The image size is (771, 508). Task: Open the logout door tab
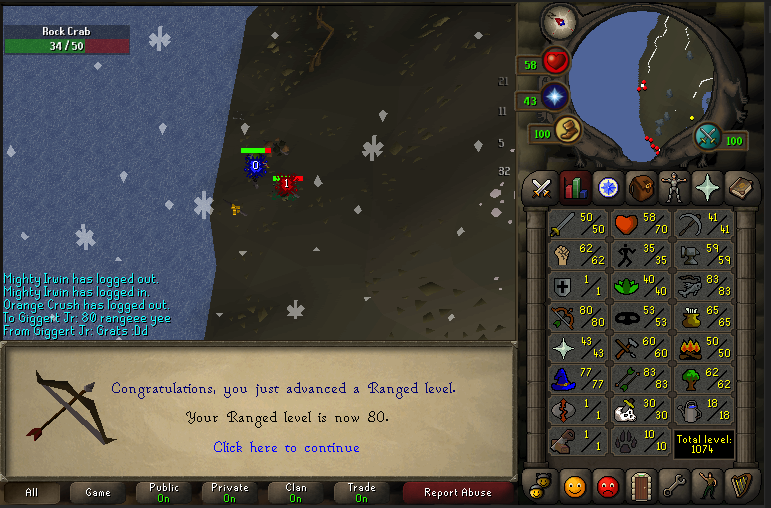coord(640,485)
